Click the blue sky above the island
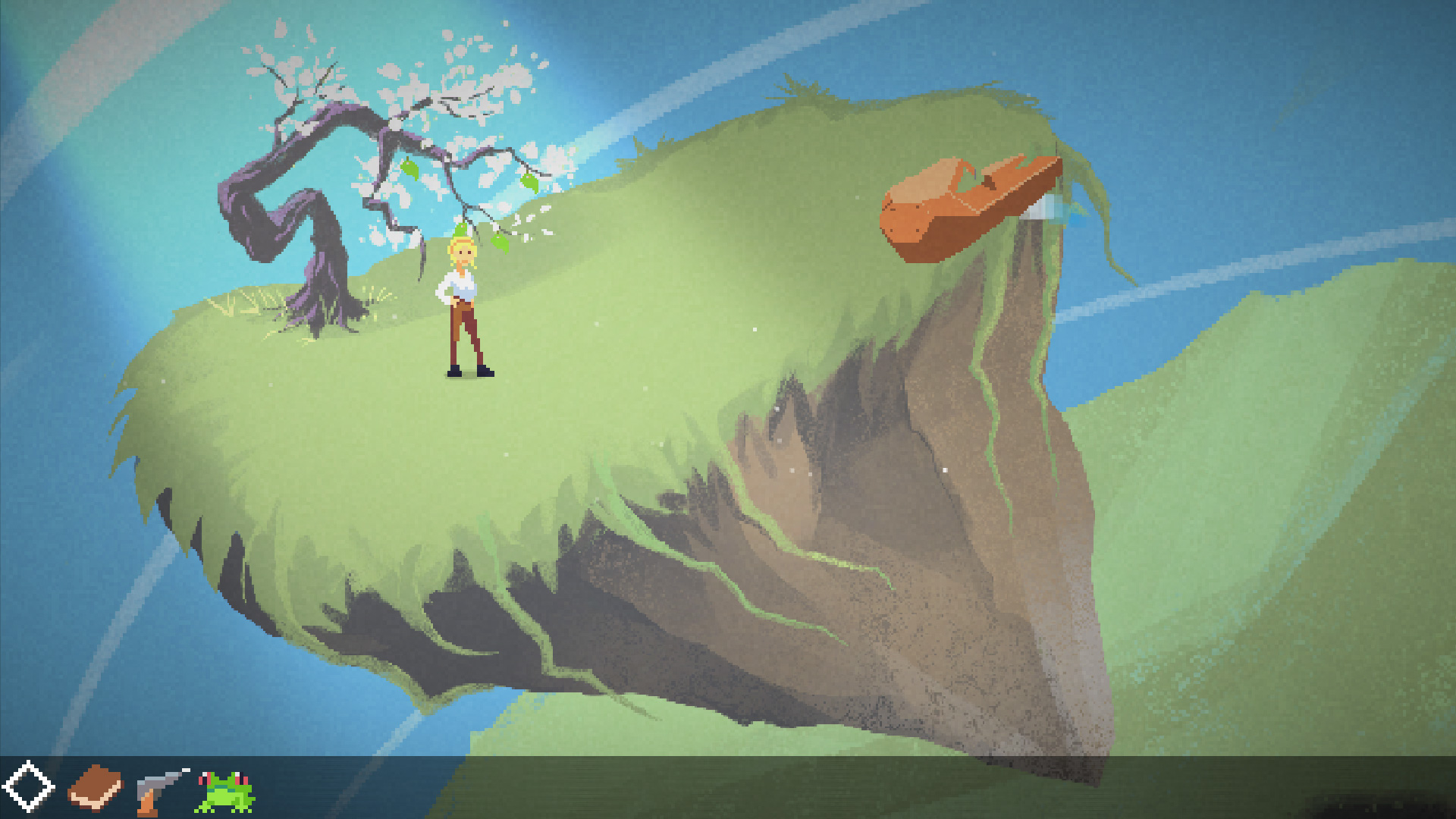 pyautogui.click(x=720, y=45)
